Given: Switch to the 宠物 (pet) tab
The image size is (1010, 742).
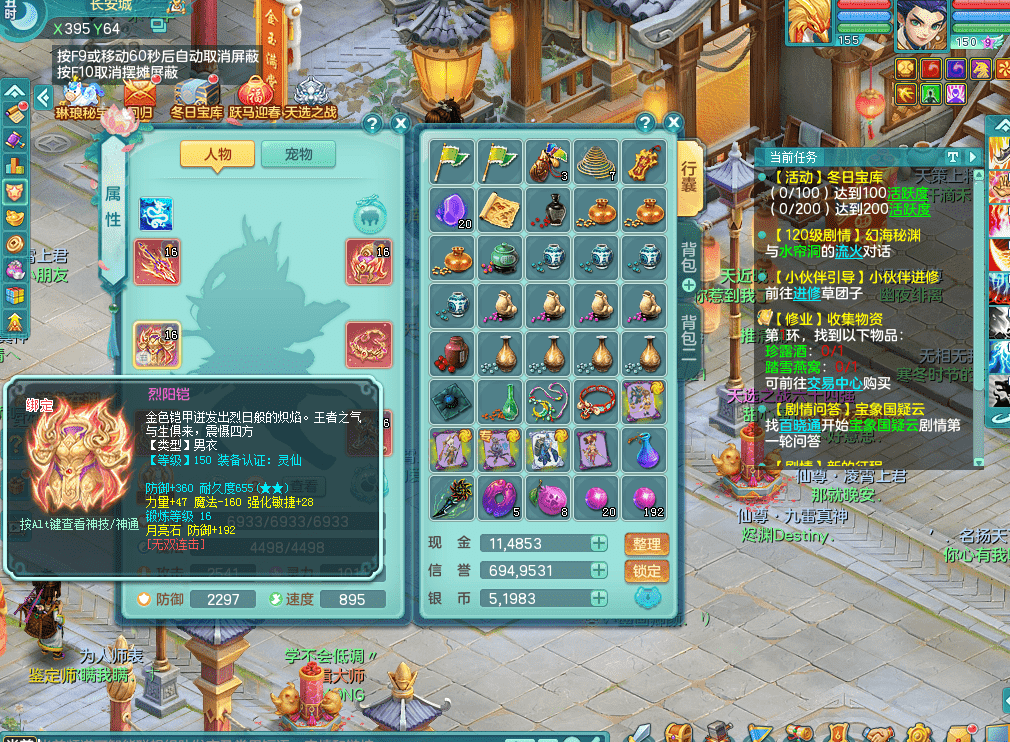Looking at the screenshot, I should [x=298, y=154].
